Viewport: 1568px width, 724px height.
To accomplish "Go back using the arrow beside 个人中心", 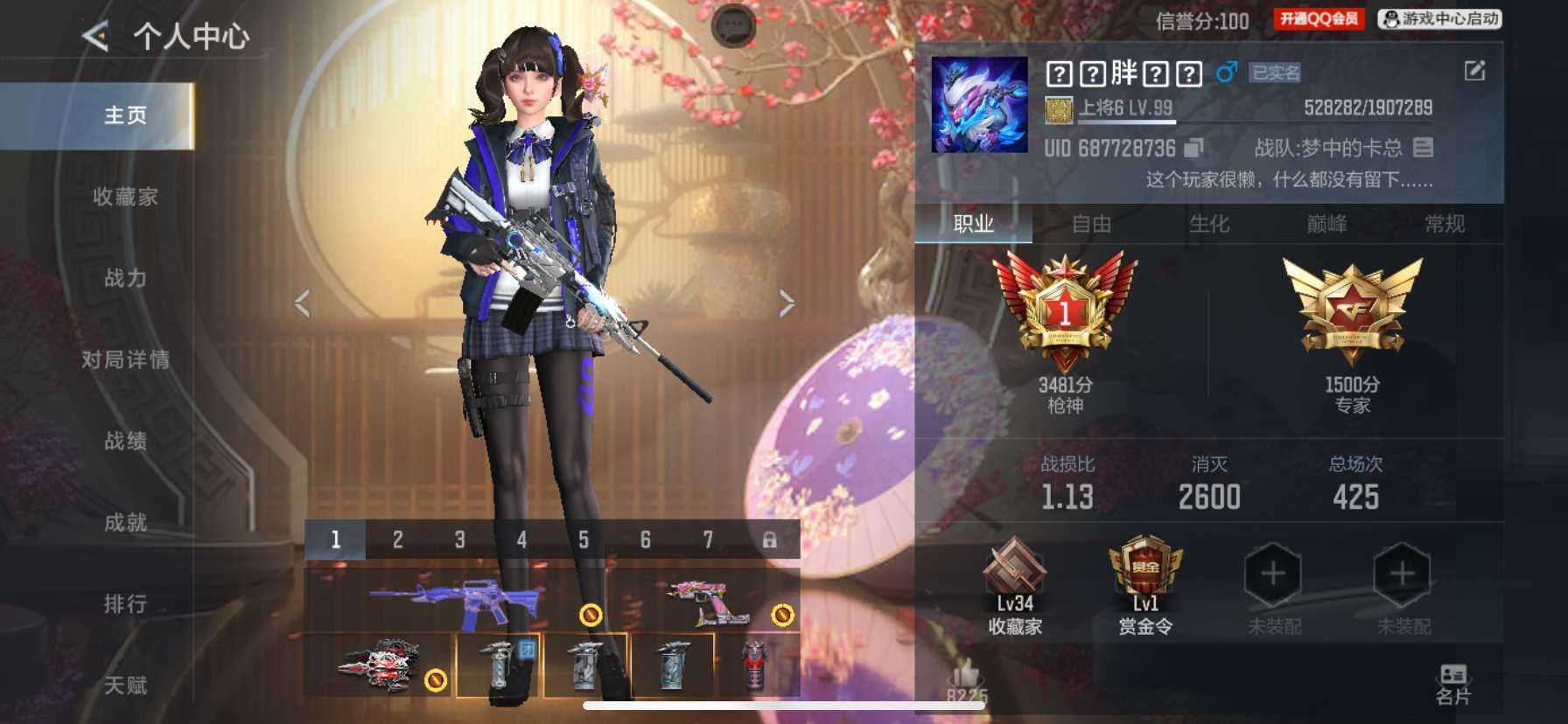I will tap(95, 37).
